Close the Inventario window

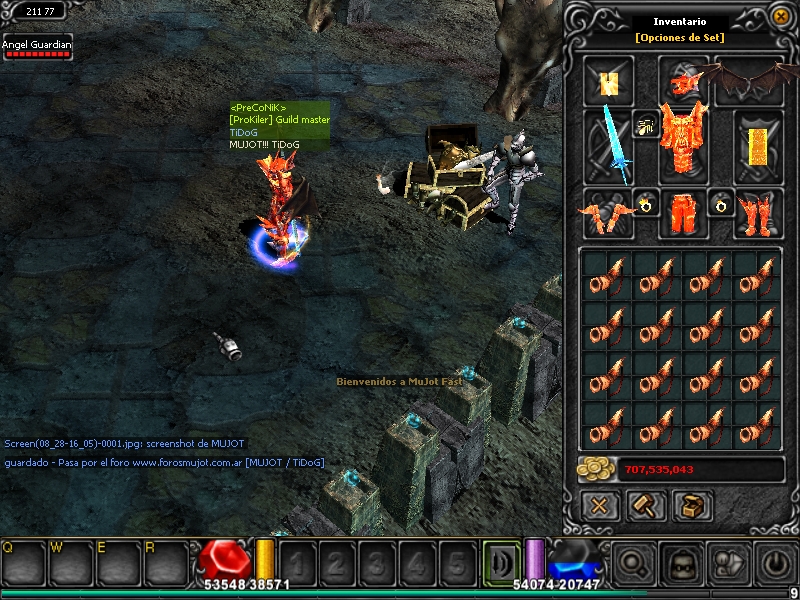pos(781,17)
